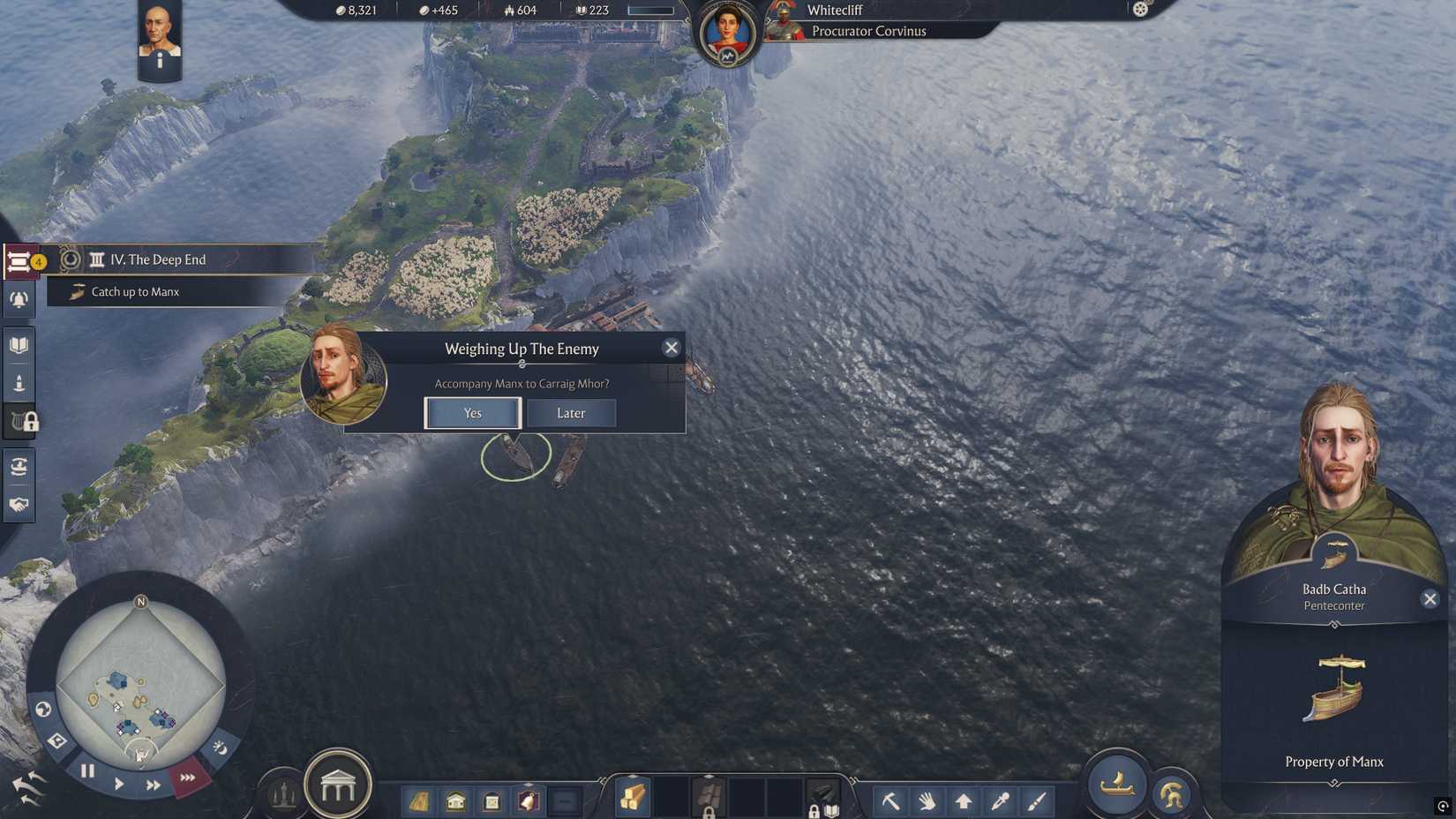
Task: Select the candle religion icon
Action: tap(19, 381)
